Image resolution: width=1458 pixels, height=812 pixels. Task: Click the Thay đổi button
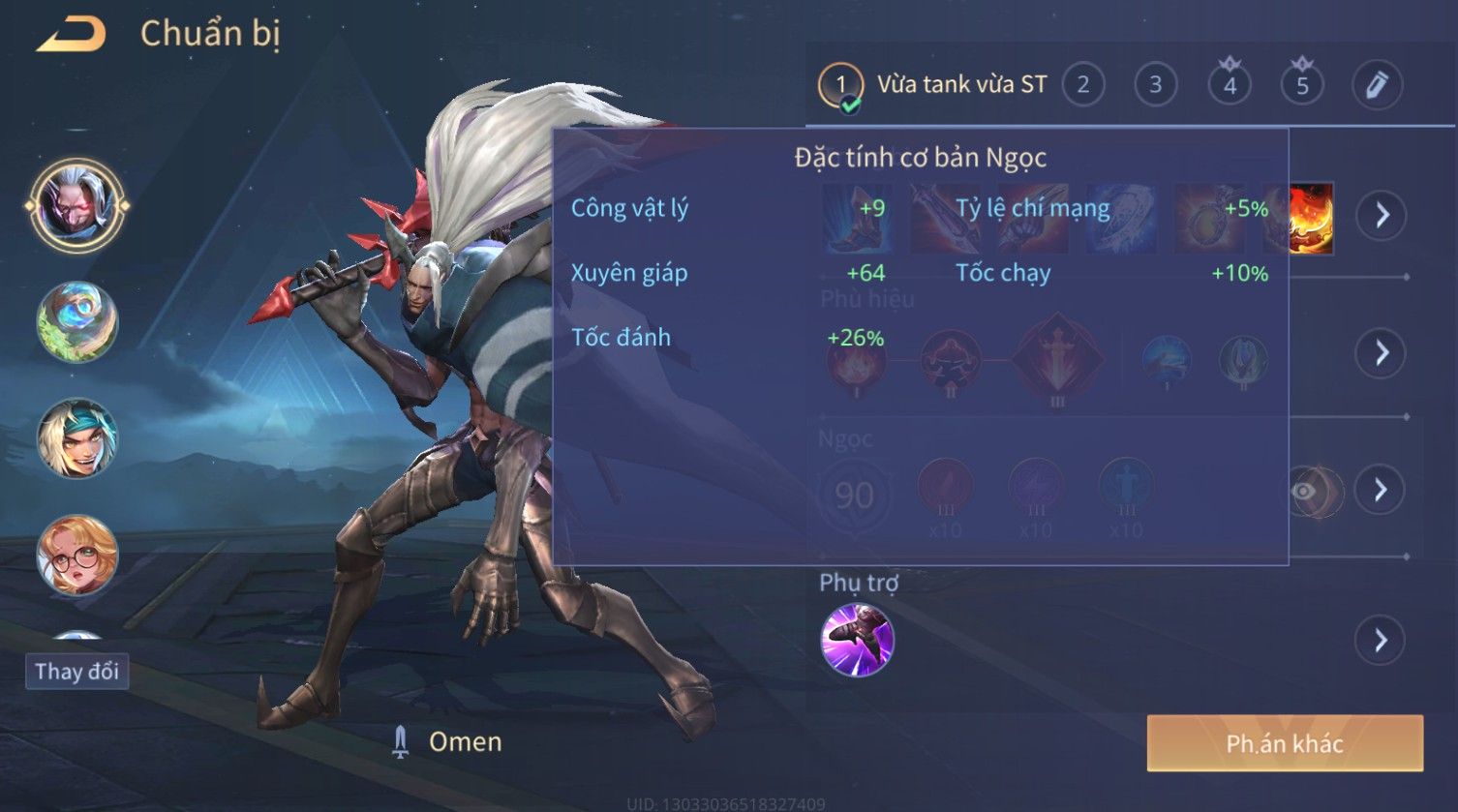point(76,671)
